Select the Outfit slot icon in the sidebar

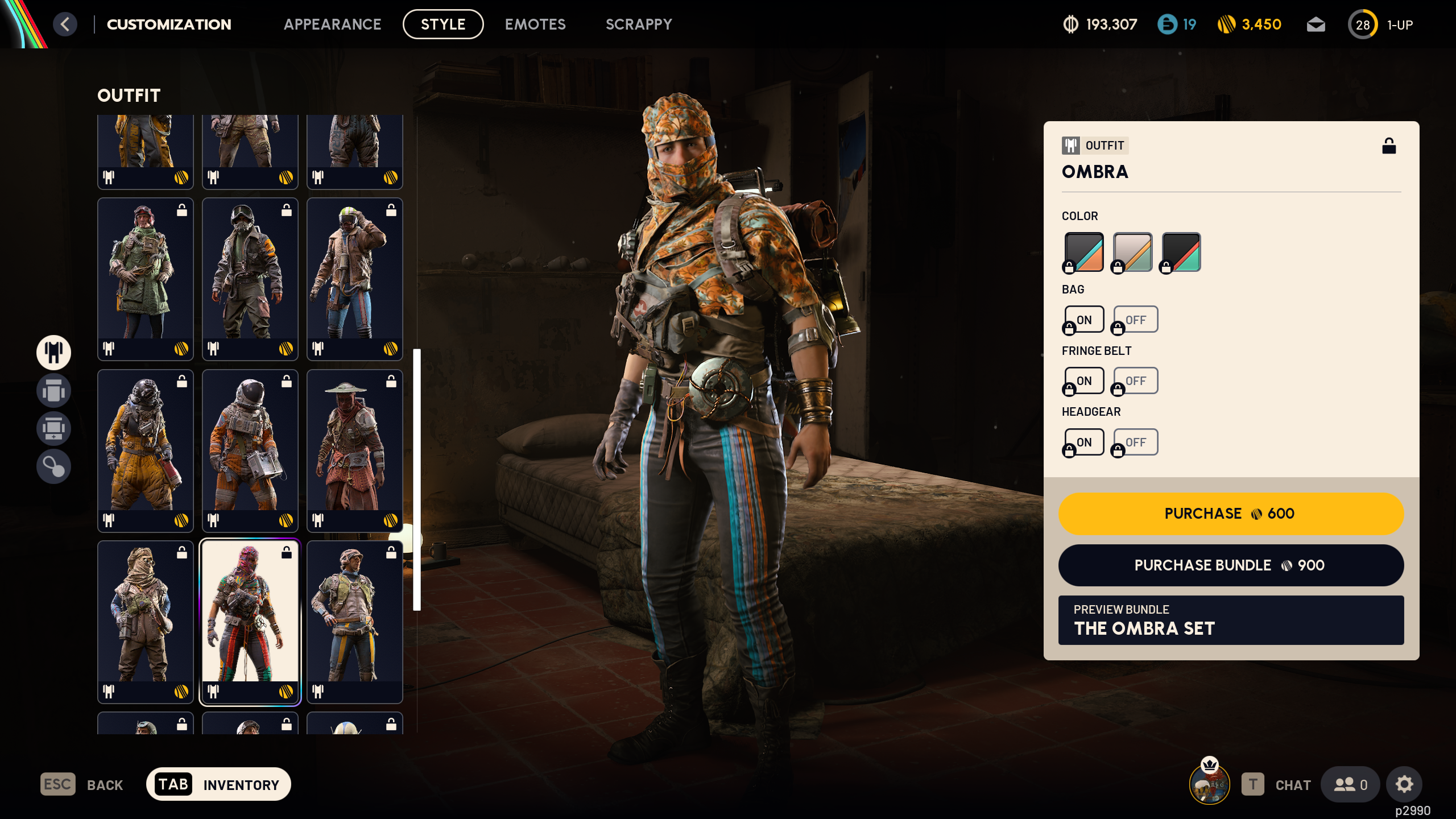(x=53, y=353)
